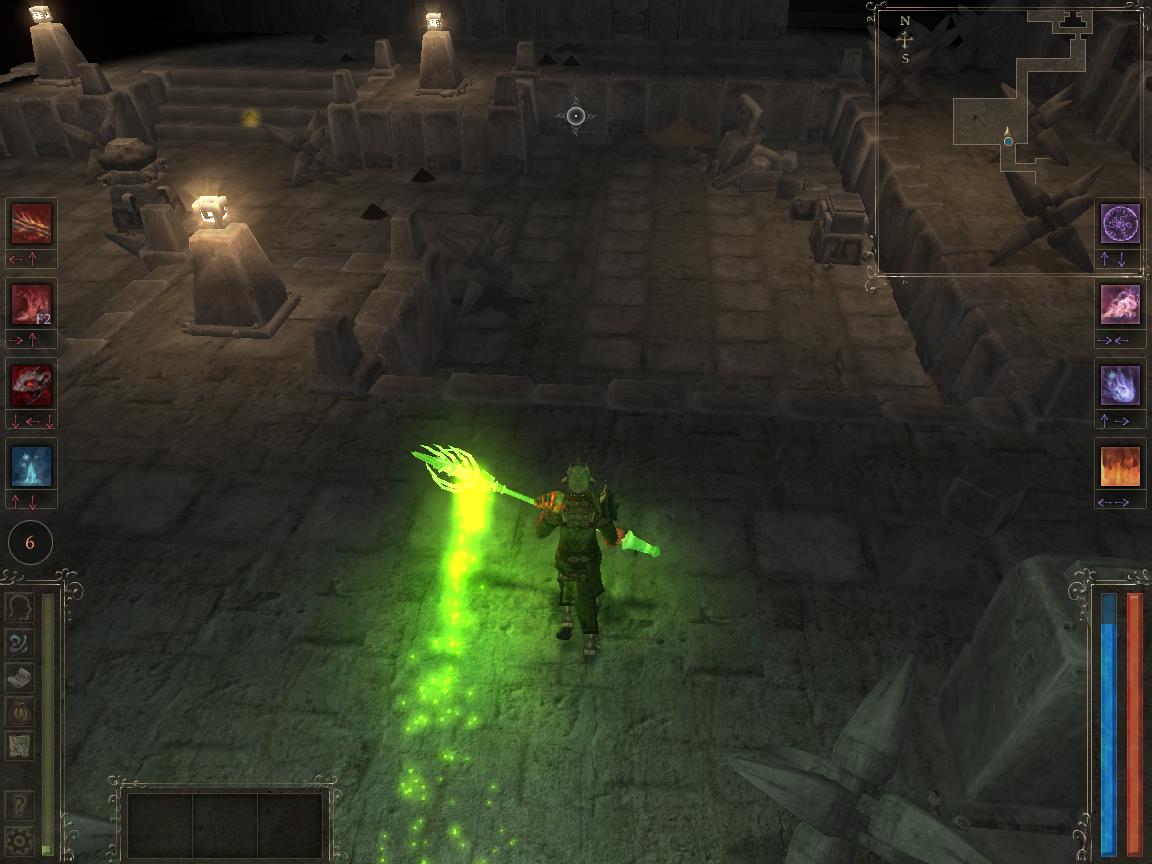Open the swirling magic spells menu
The width and height of the screenshot is (1152, 864).
[20, 642]
